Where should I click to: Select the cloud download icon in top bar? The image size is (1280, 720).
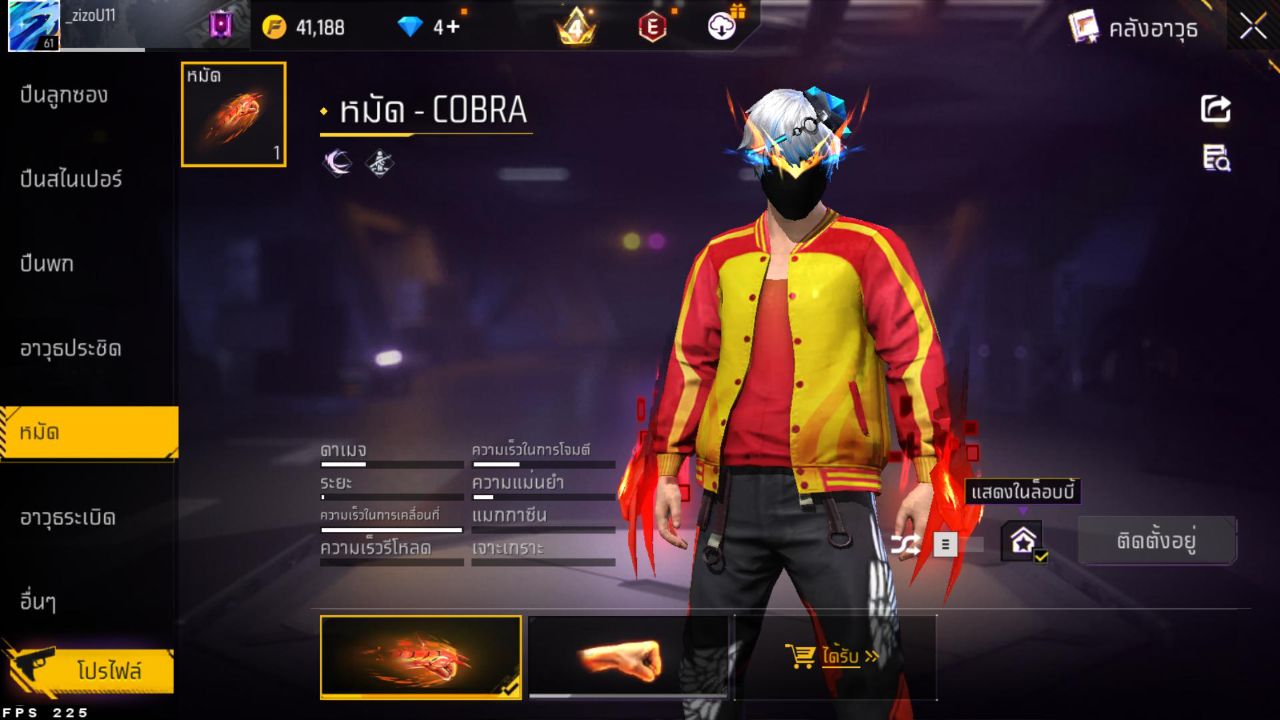[x=722, y=27]
